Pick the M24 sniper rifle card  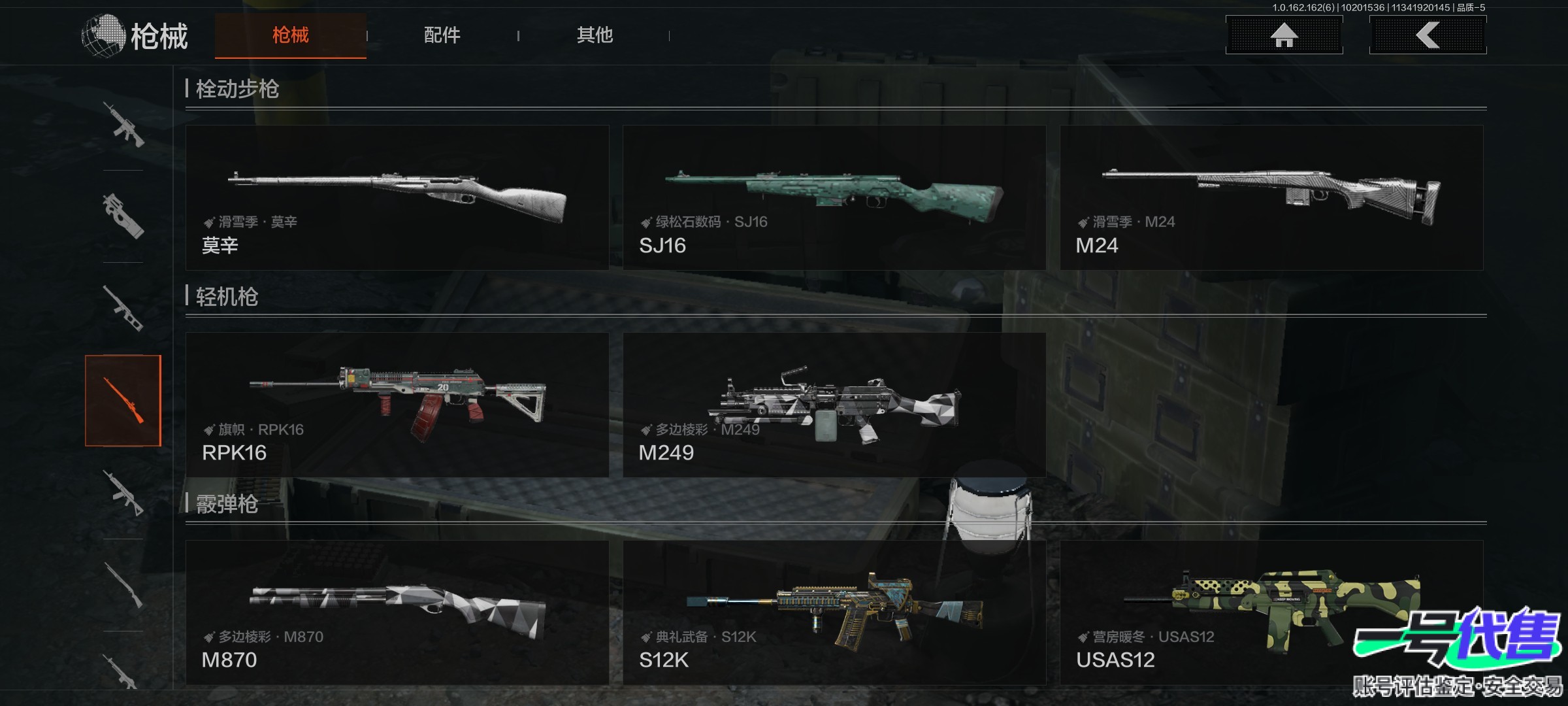[1271, 197]
